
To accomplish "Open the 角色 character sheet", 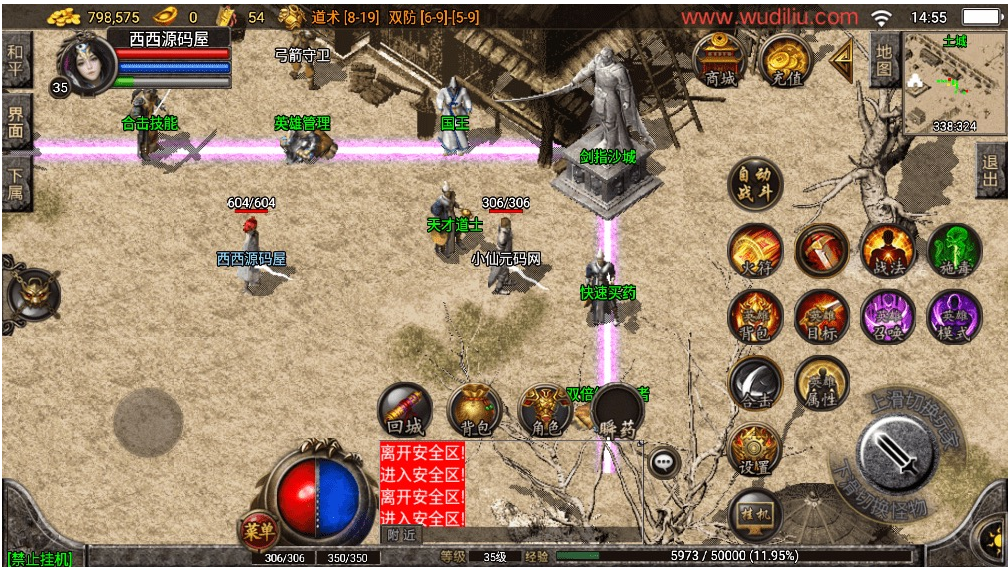I will pyautogui.click(x=545, y=411).
